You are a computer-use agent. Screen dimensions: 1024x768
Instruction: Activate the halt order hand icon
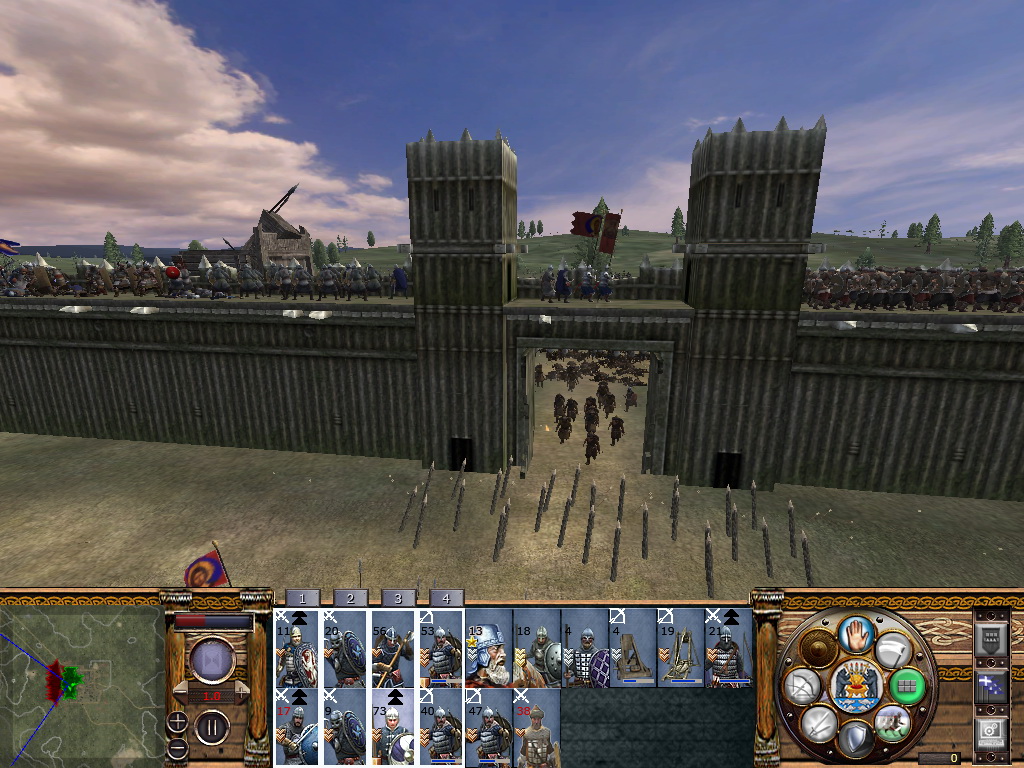(854, 633)
